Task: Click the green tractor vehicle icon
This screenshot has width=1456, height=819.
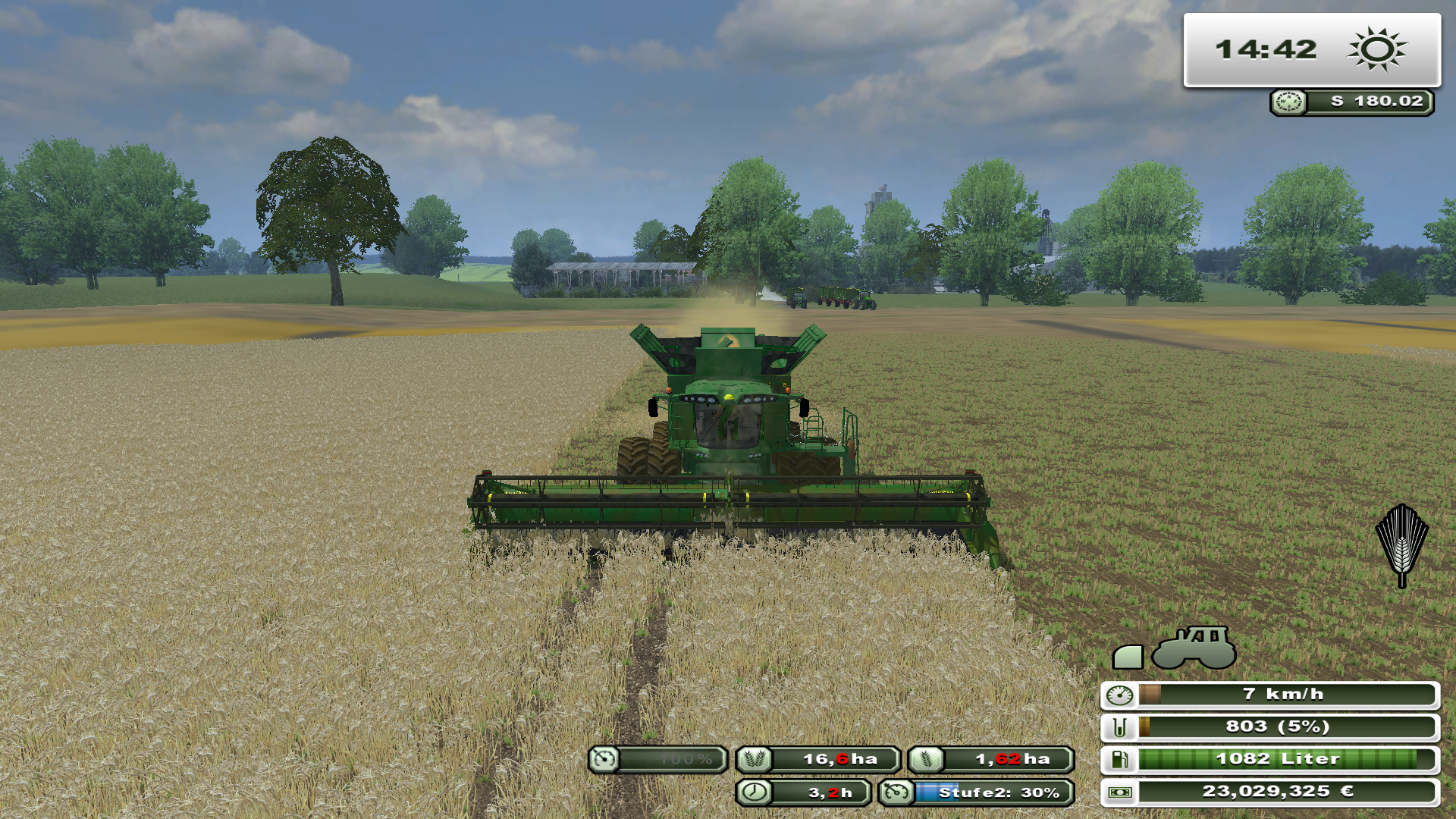Action: click(1194, 648)
